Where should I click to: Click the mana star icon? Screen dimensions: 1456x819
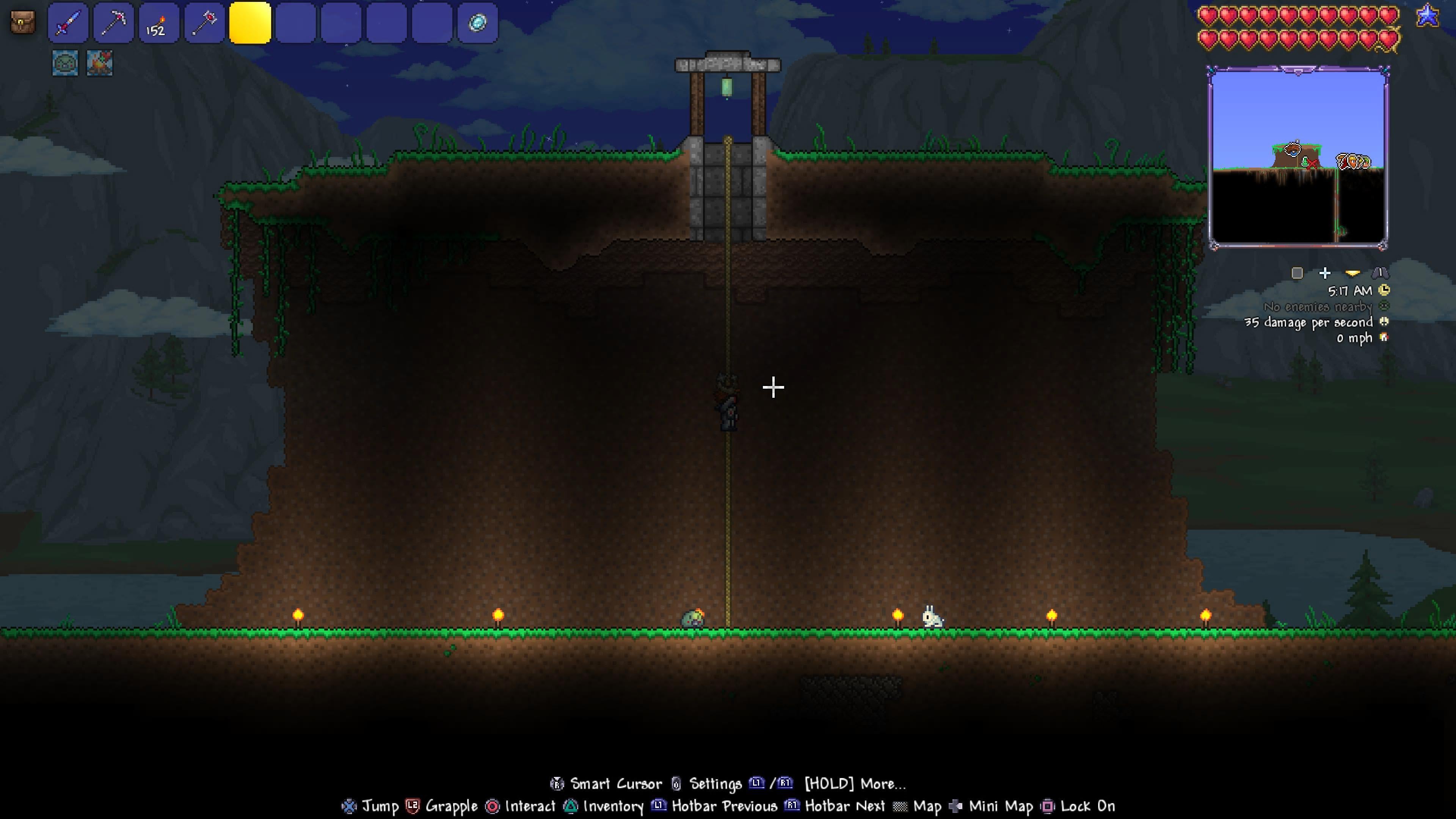(1427, 16)
